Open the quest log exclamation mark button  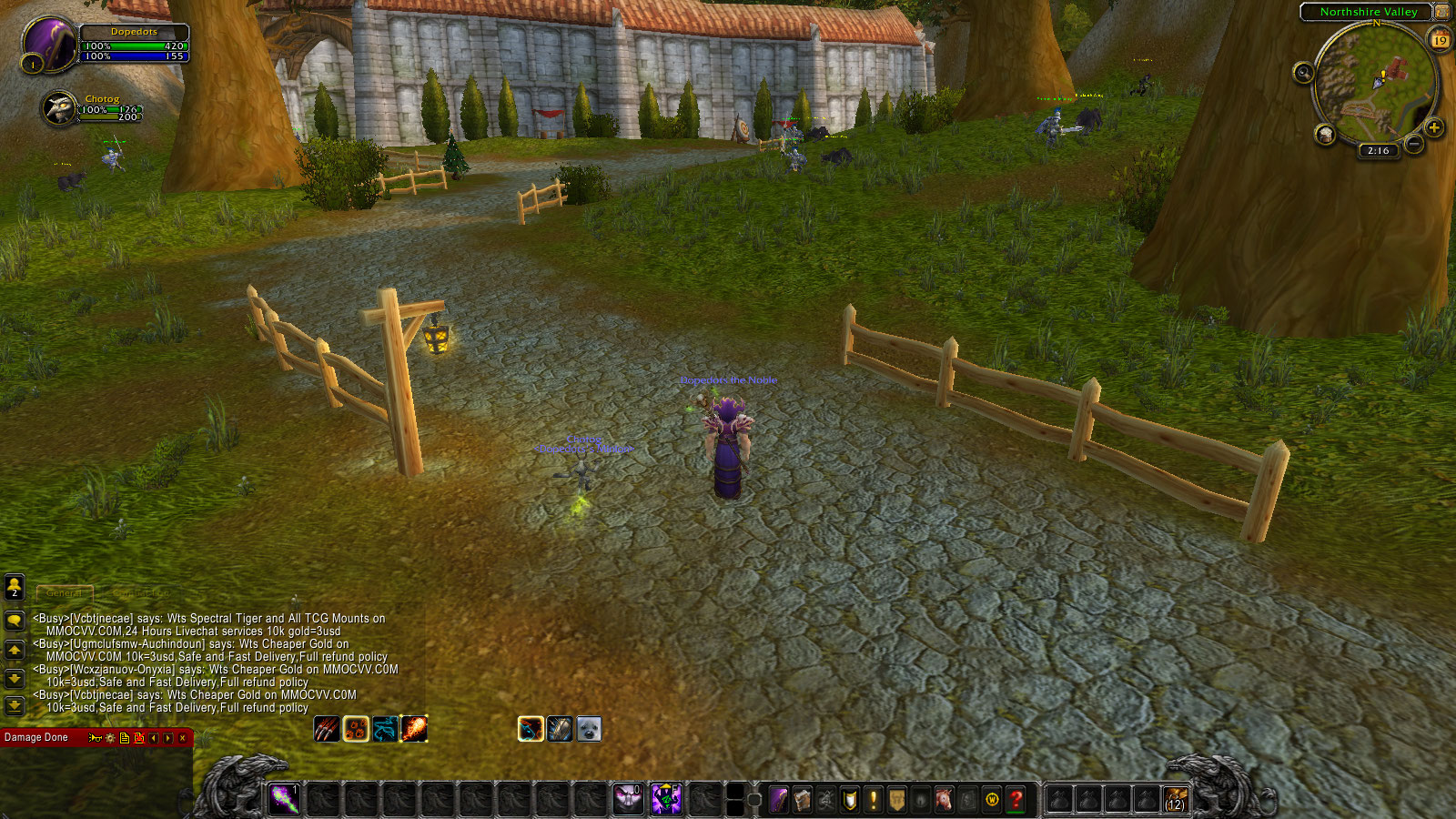coord(874,799)
